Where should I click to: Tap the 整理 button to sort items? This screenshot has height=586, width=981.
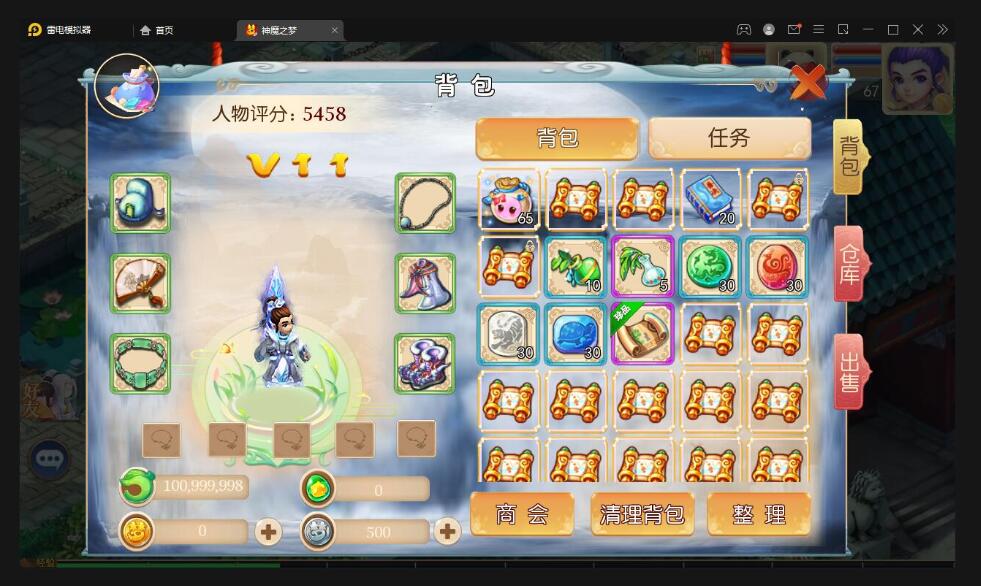(759, 514)
